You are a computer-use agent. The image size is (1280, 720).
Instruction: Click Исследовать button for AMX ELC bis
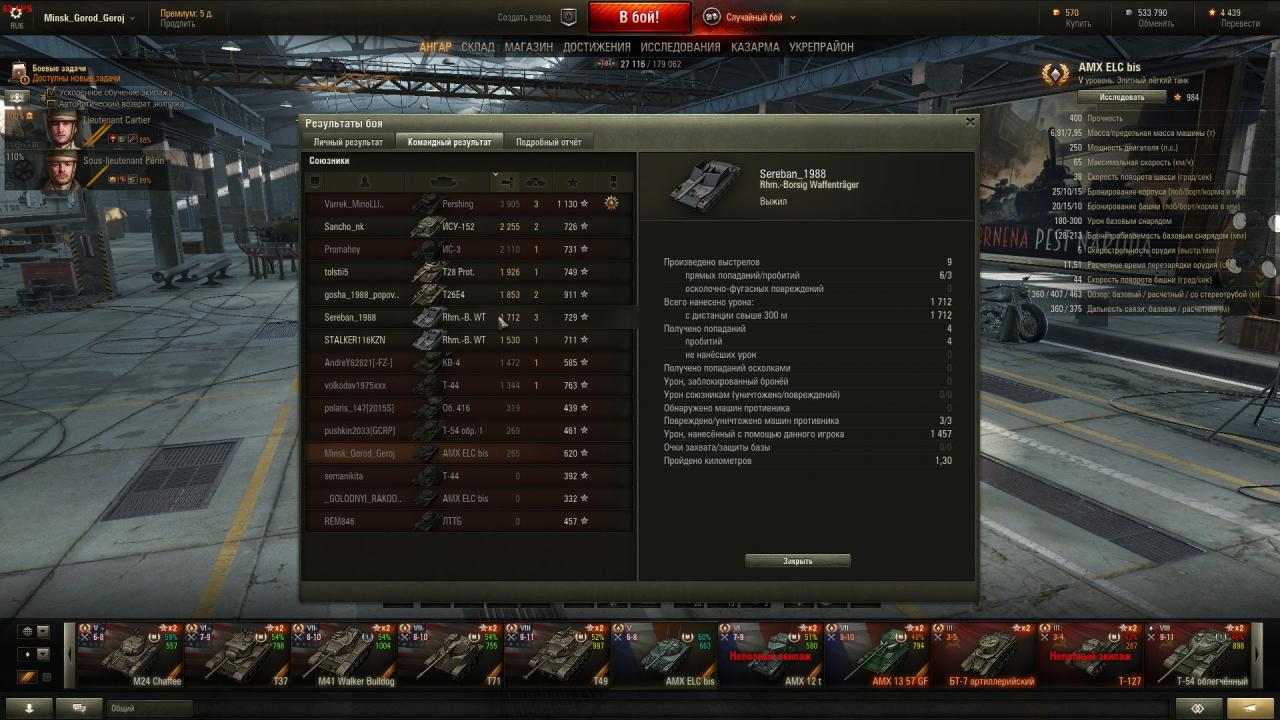click(x=1122, y=97)
